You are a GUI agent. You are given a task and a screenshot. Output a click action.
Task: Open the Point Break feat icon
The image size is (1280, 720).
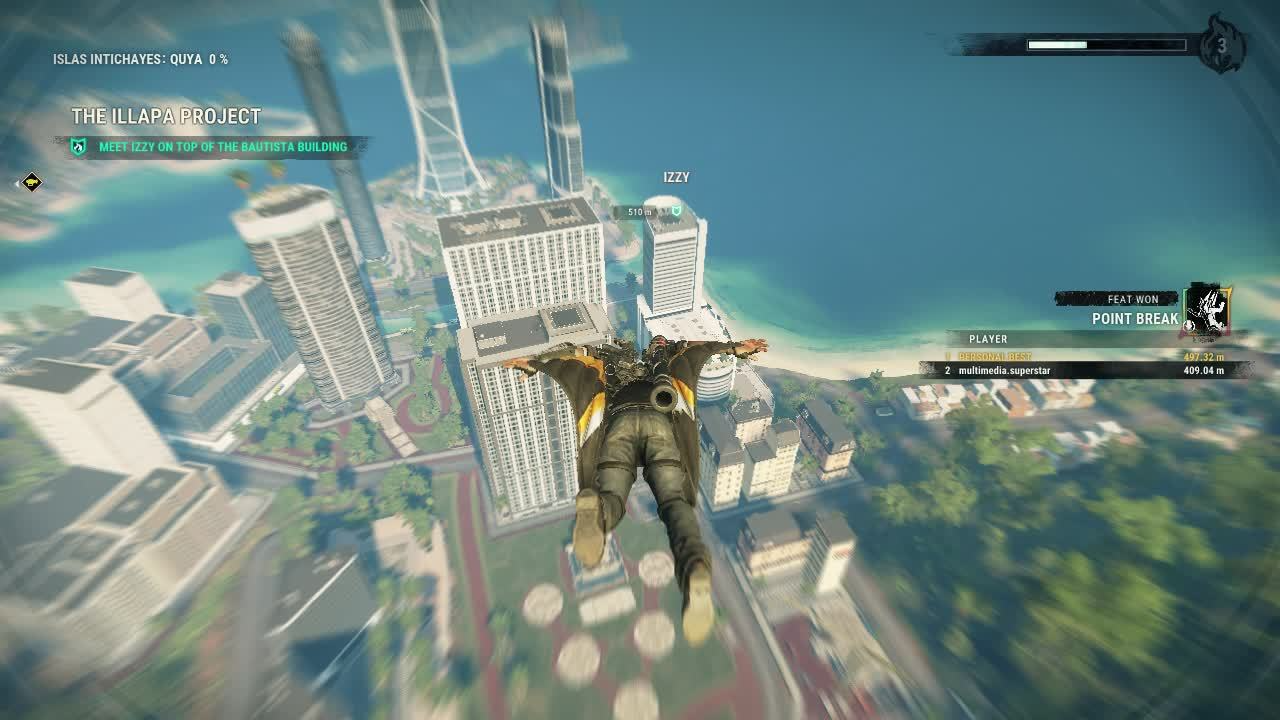[x=1206, y=309]
